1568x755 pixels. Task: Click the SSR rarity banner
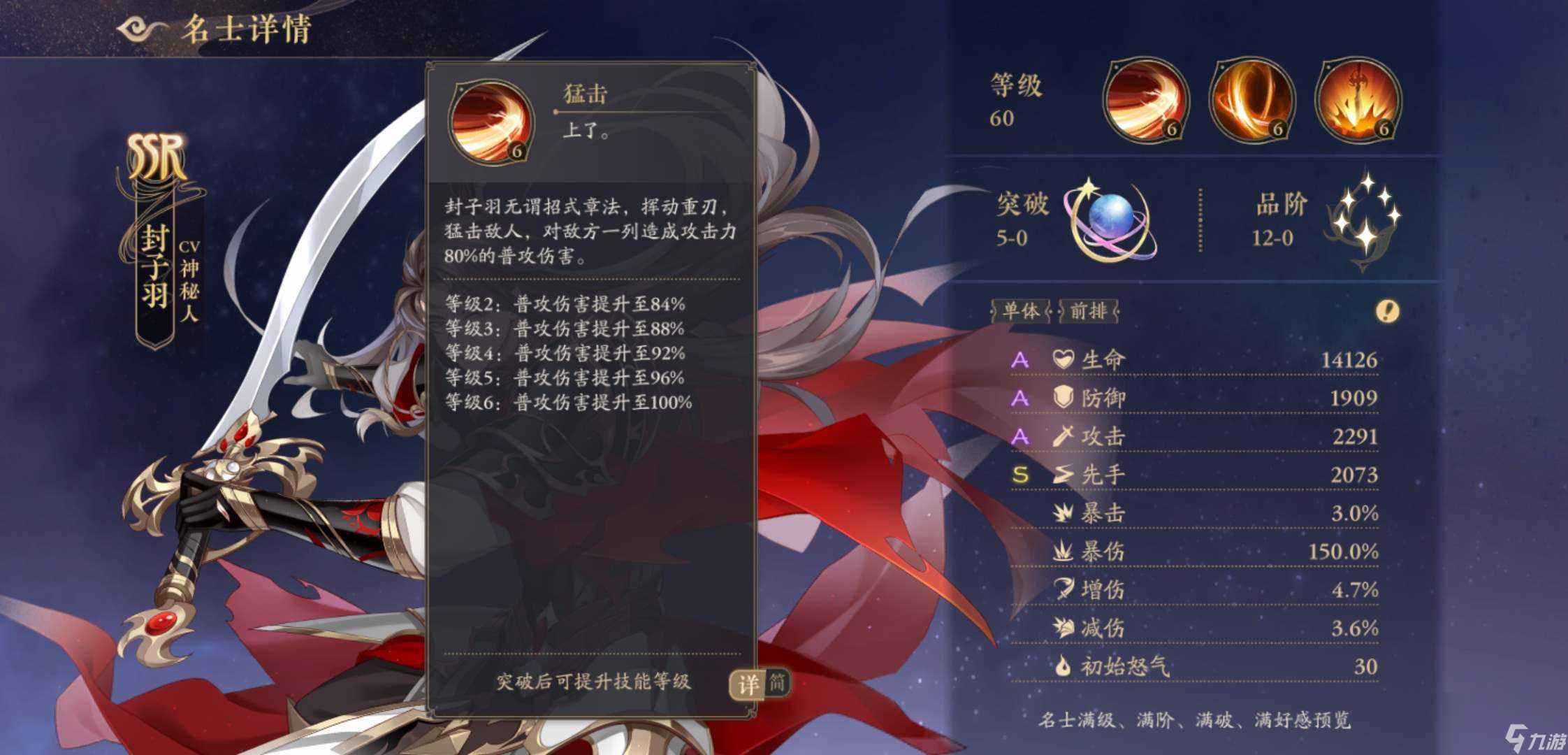click(157, 155)
